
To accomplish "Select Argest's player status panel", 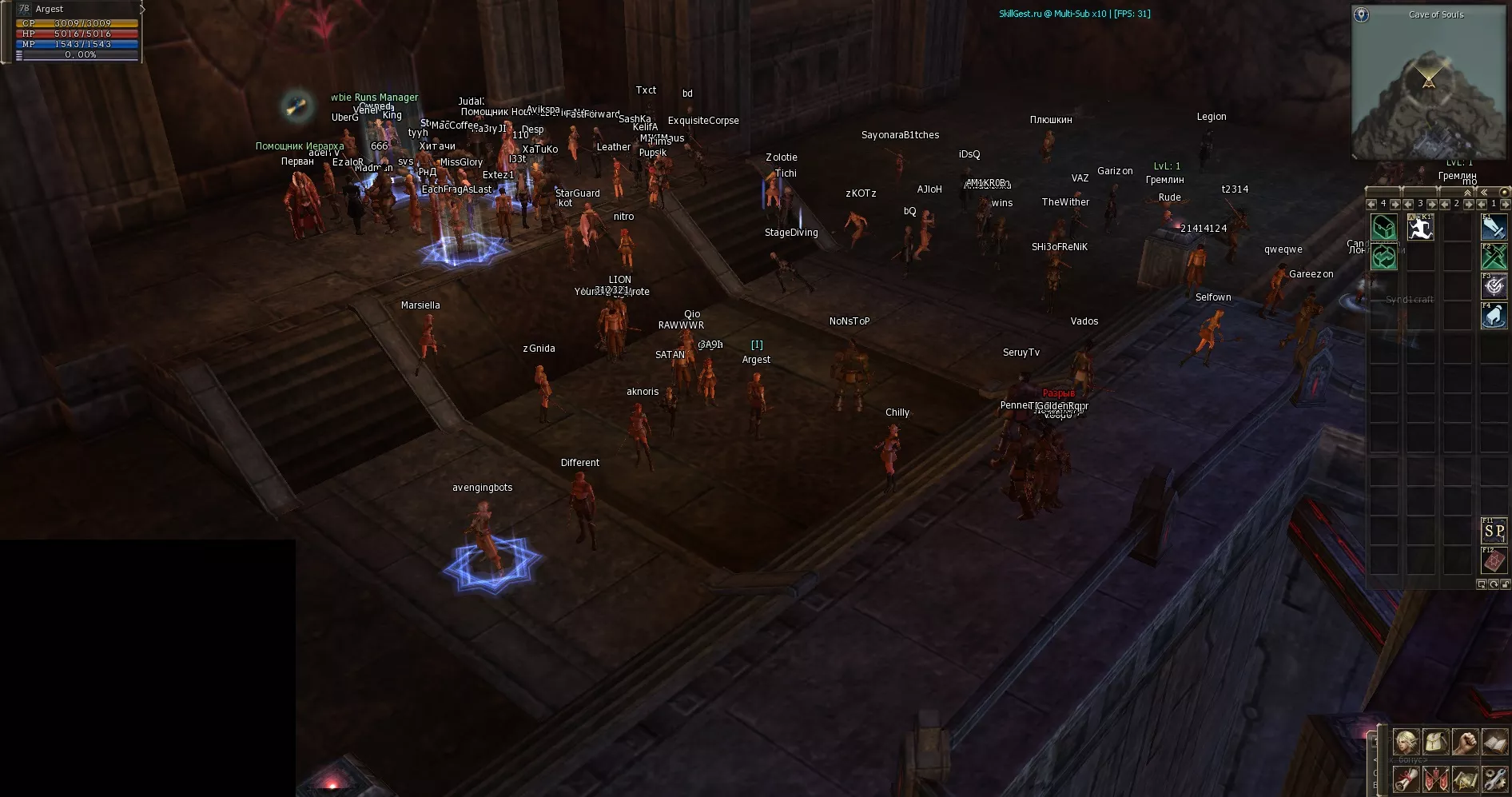I will point(78,32).
